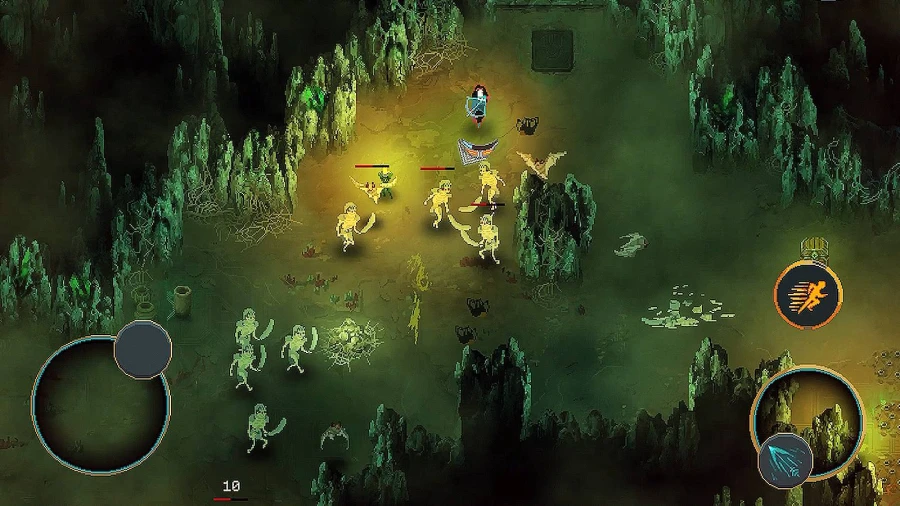This screenshot has height=506, width=900.
Task: Activate the blue arrow-volley skill button
Action: [785, 460]
